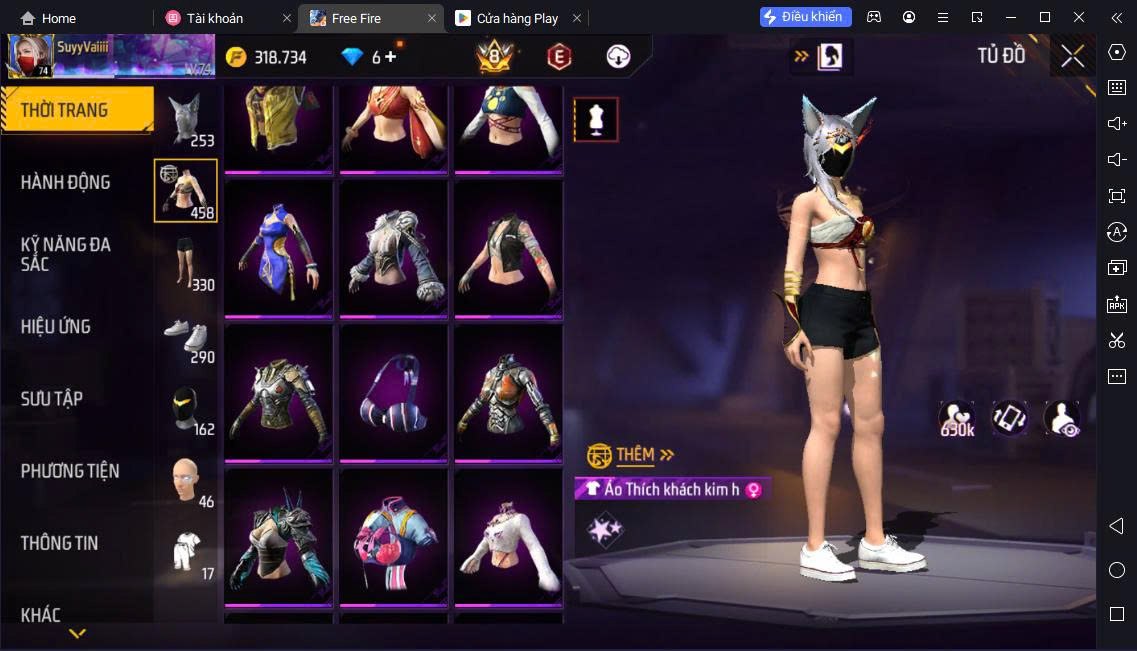Select the Hành Động menu entry
The width and height of the screenshot is (1137, 651).
[x=66, y=182]
